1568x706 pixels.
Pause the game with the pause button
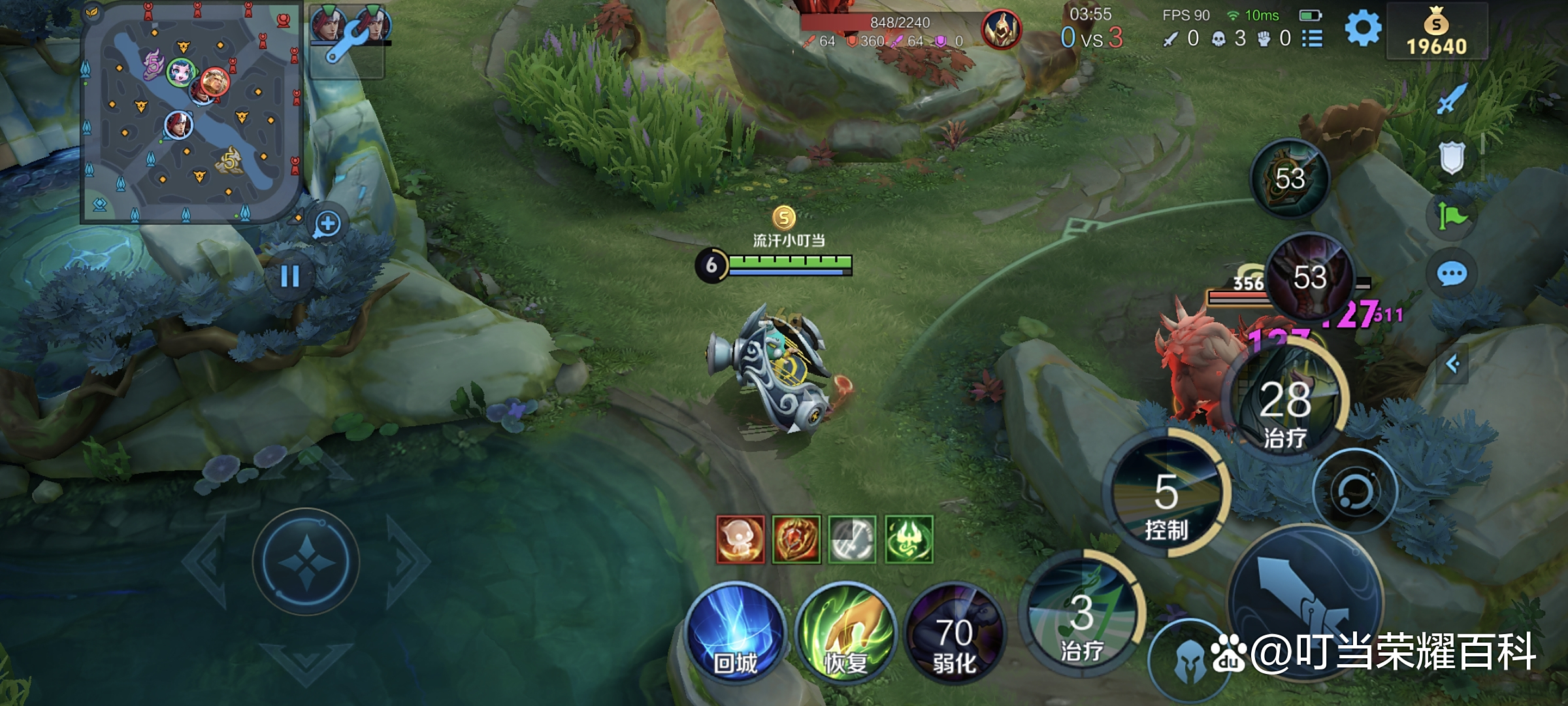coord(290,276)
